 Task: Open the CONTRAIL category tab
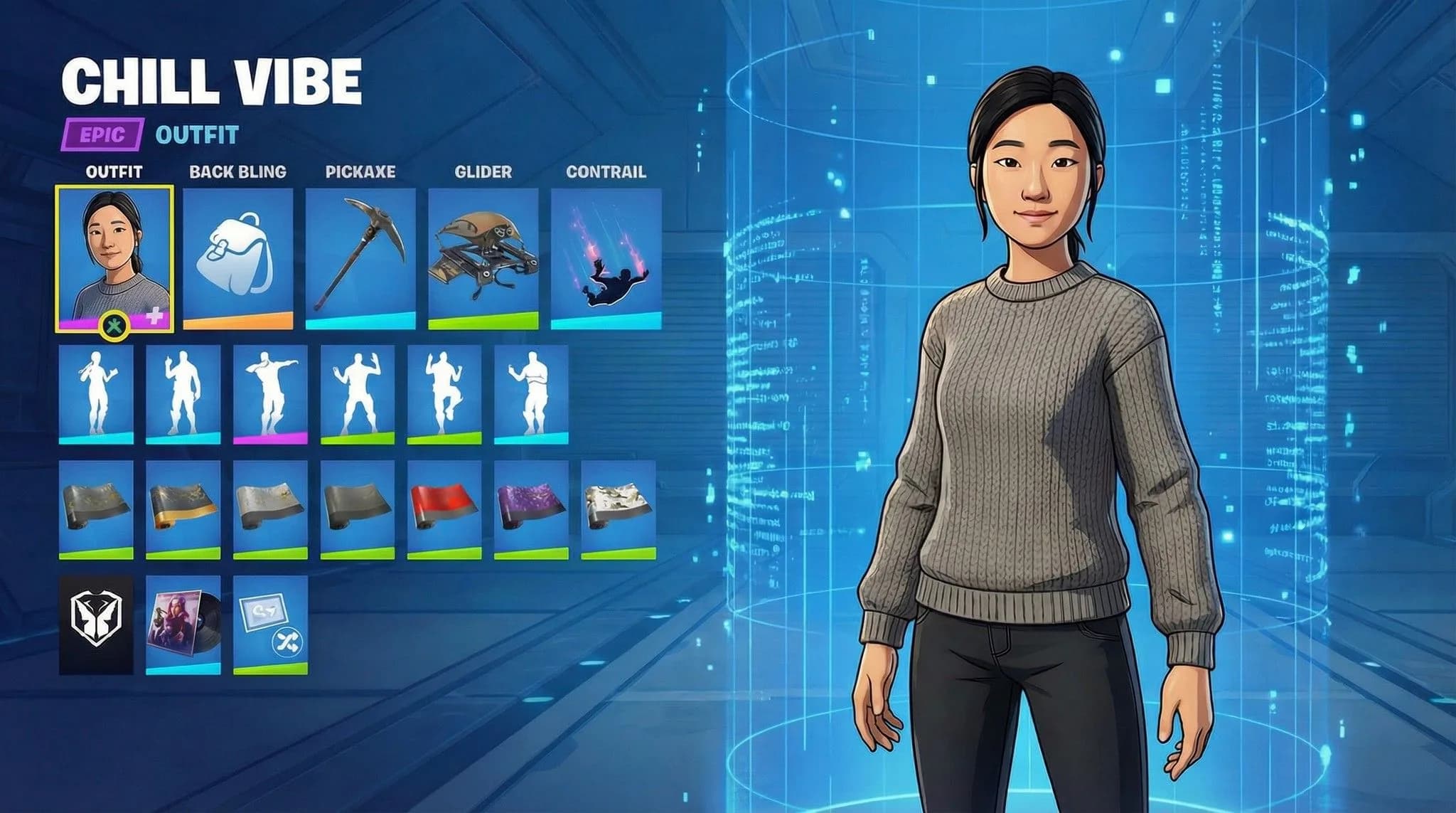coord(606,171)
